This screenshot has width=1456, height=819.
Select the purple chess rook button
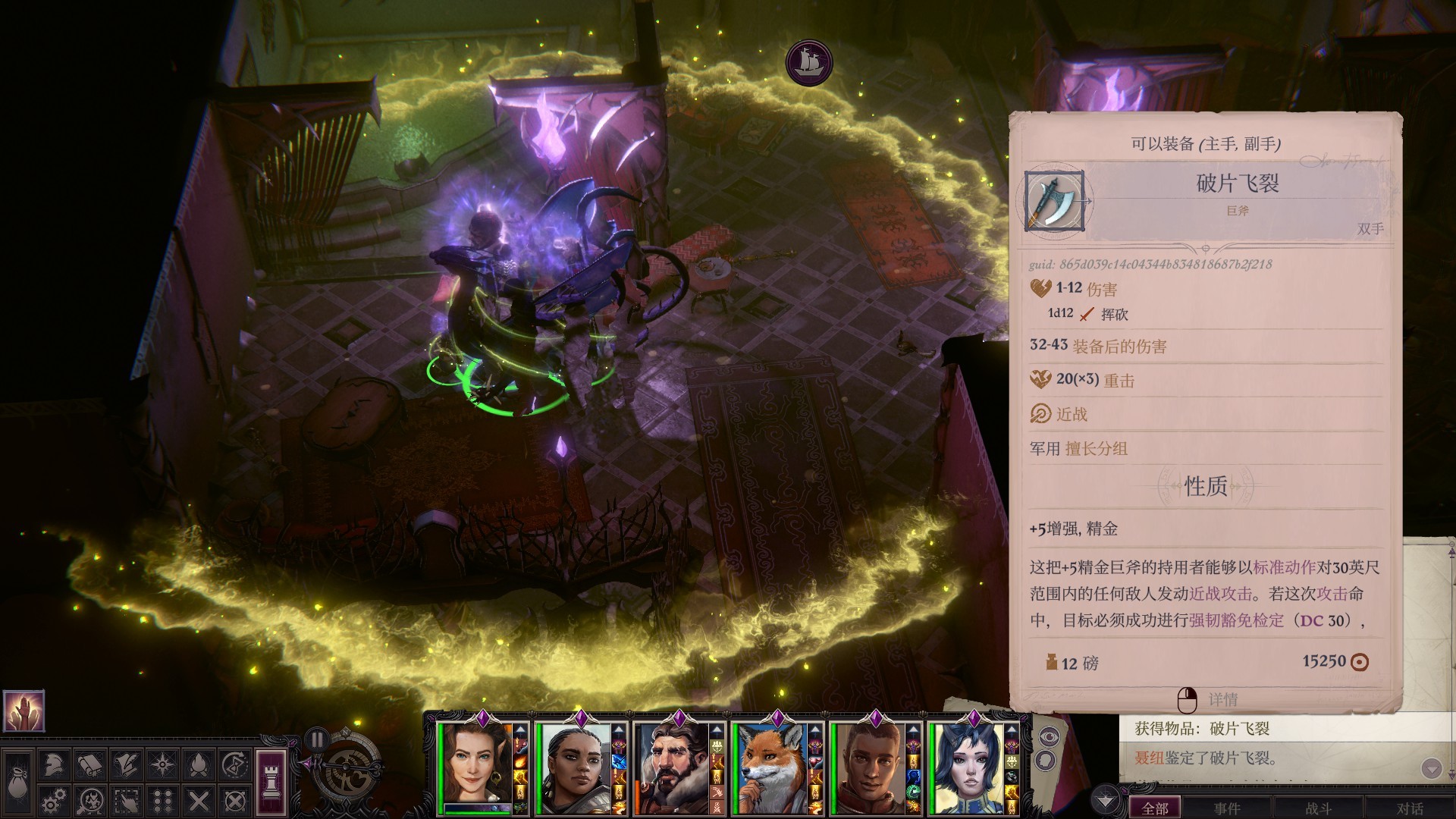pyautogui.click(x=271, y=781)
